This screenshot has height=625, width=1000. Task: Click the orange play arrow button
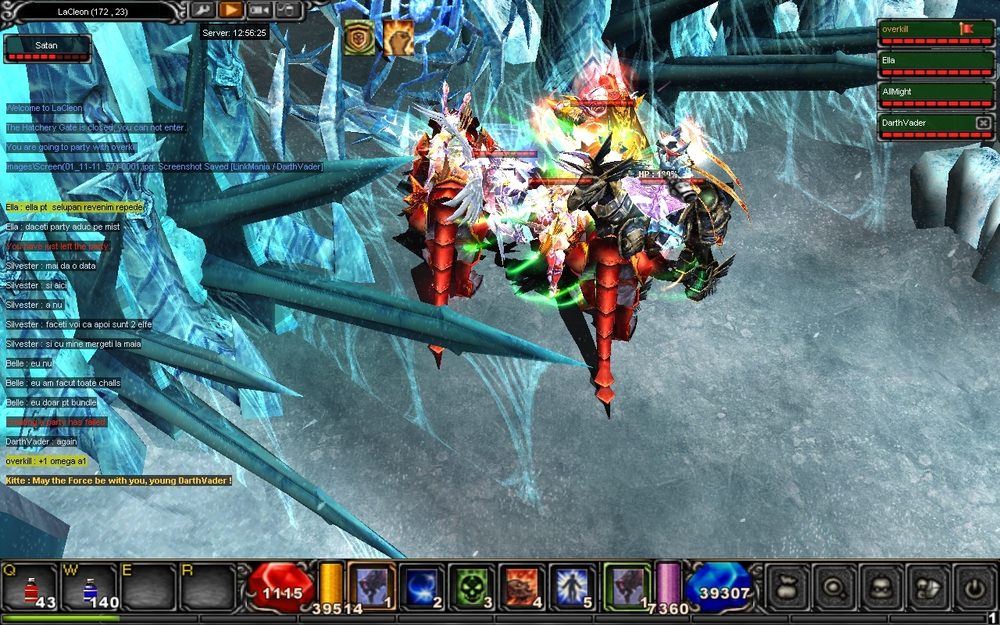(231, 10)
